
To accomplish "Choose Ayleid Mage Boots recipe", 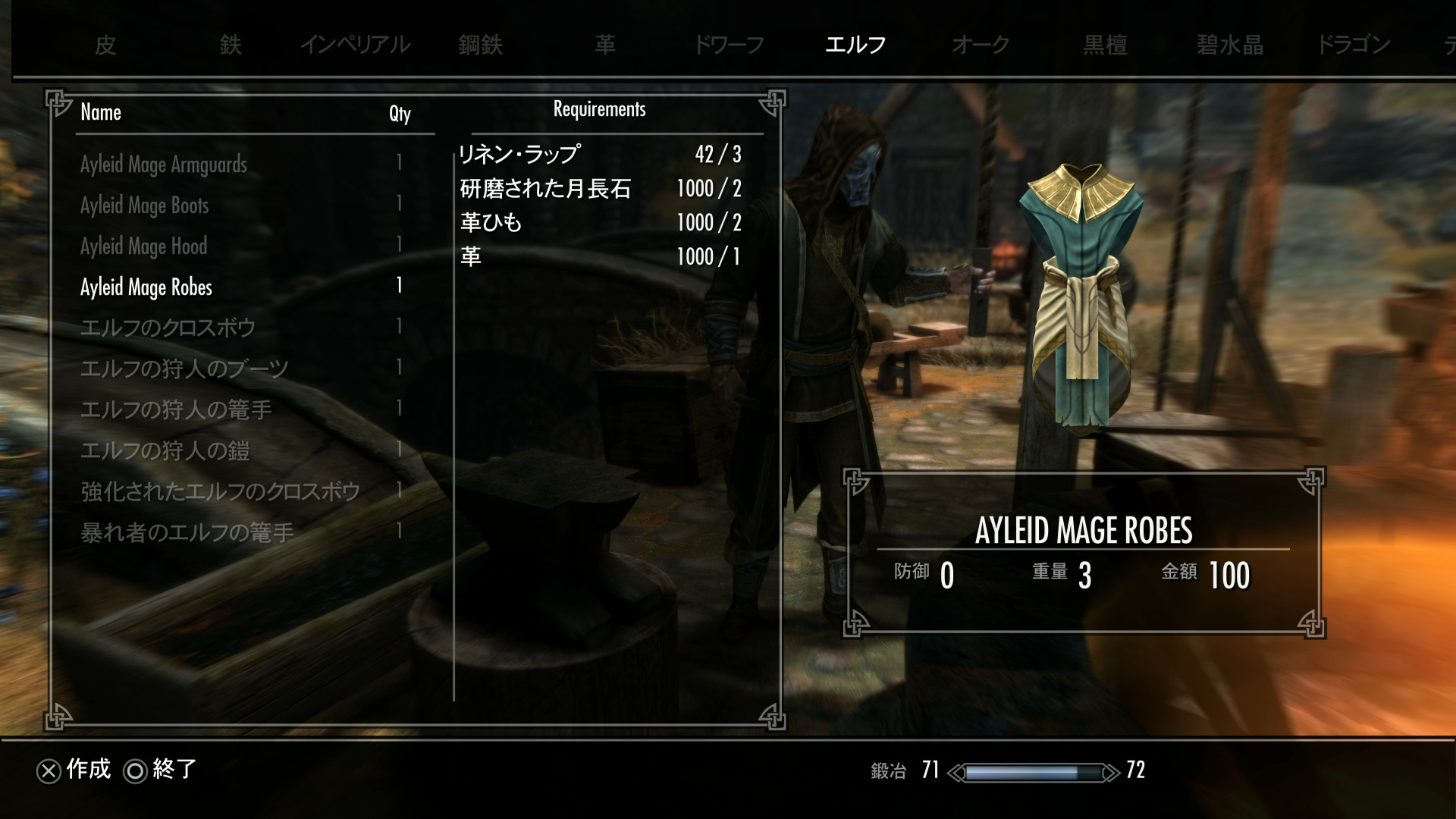I will pyautogui.click(x=144, y=206).
